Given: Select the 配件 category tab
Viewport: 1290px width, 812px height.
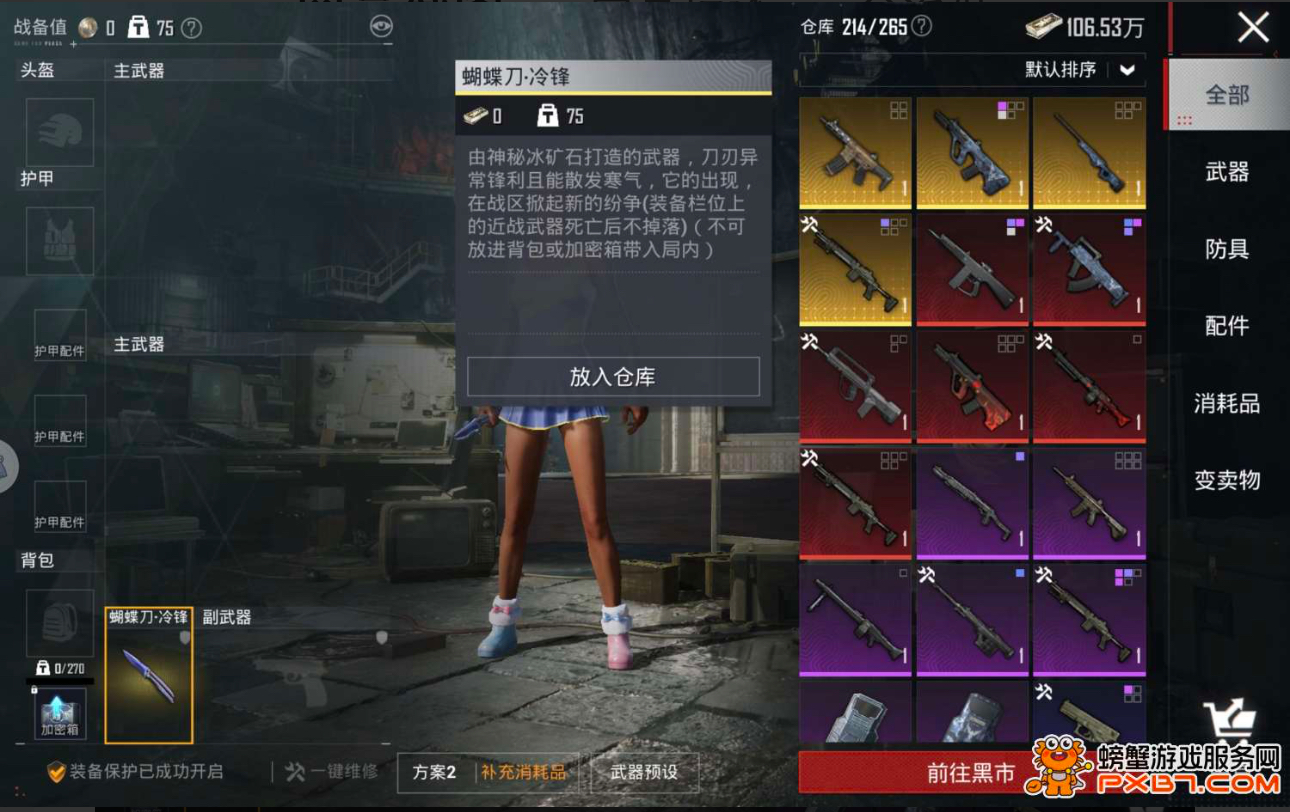Looking at the screenshot, I should pyautogui.click(x=1227, y=326).
